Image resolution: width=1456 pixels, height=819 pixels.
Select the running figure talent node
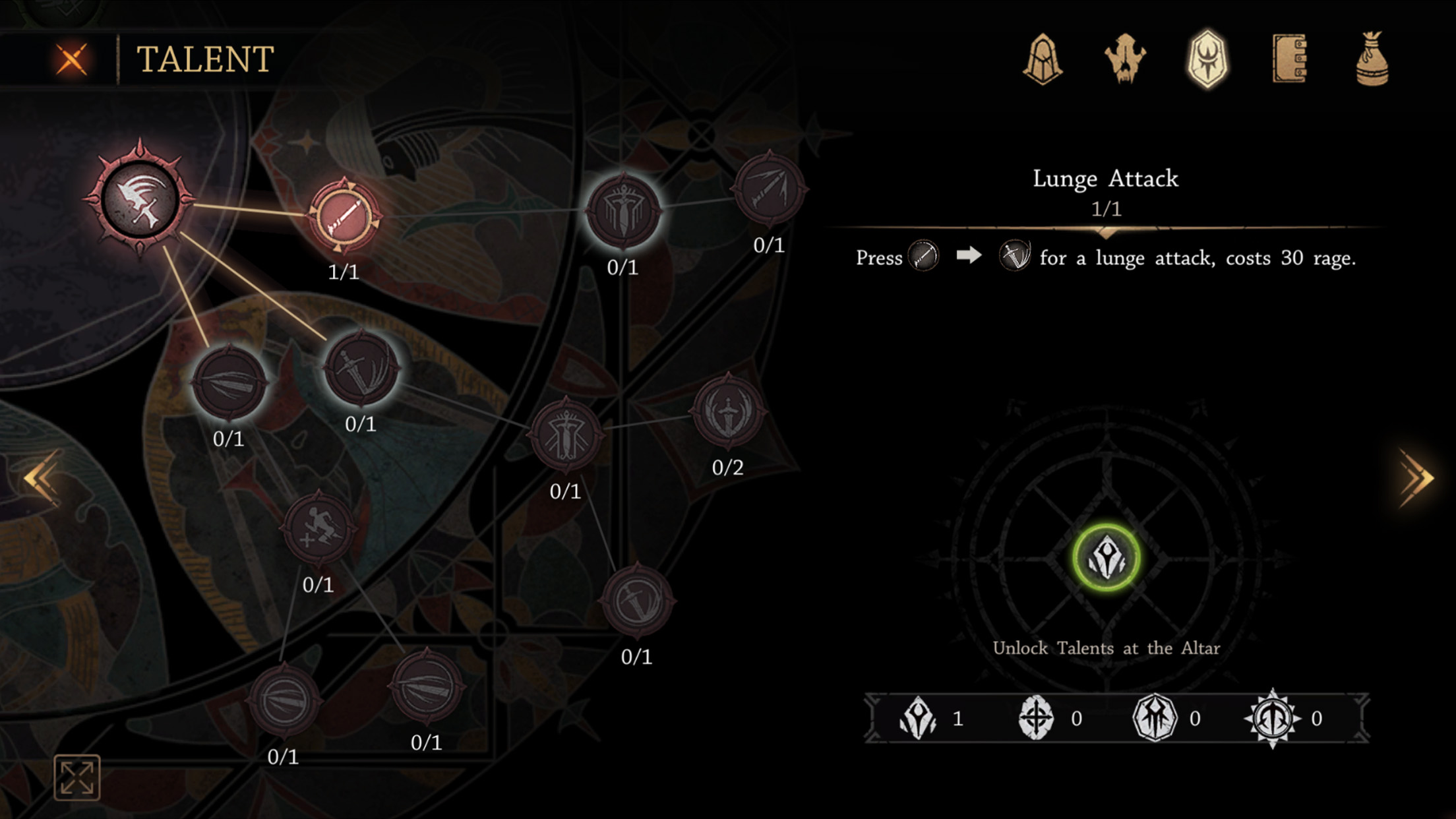pyautogui.click(x=318, y=528)
